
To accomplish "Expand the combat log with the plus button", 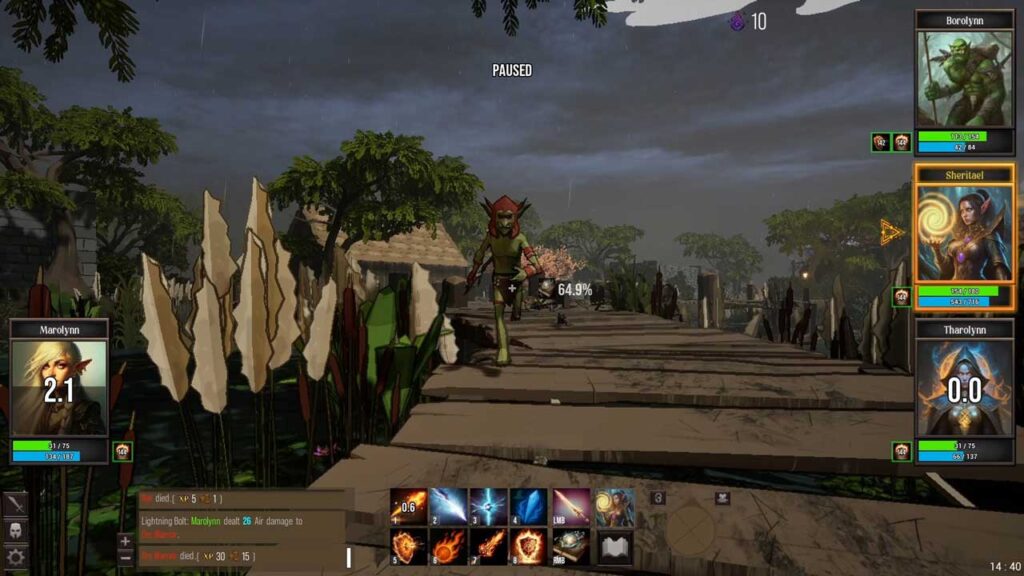I will tap(125, 541).
